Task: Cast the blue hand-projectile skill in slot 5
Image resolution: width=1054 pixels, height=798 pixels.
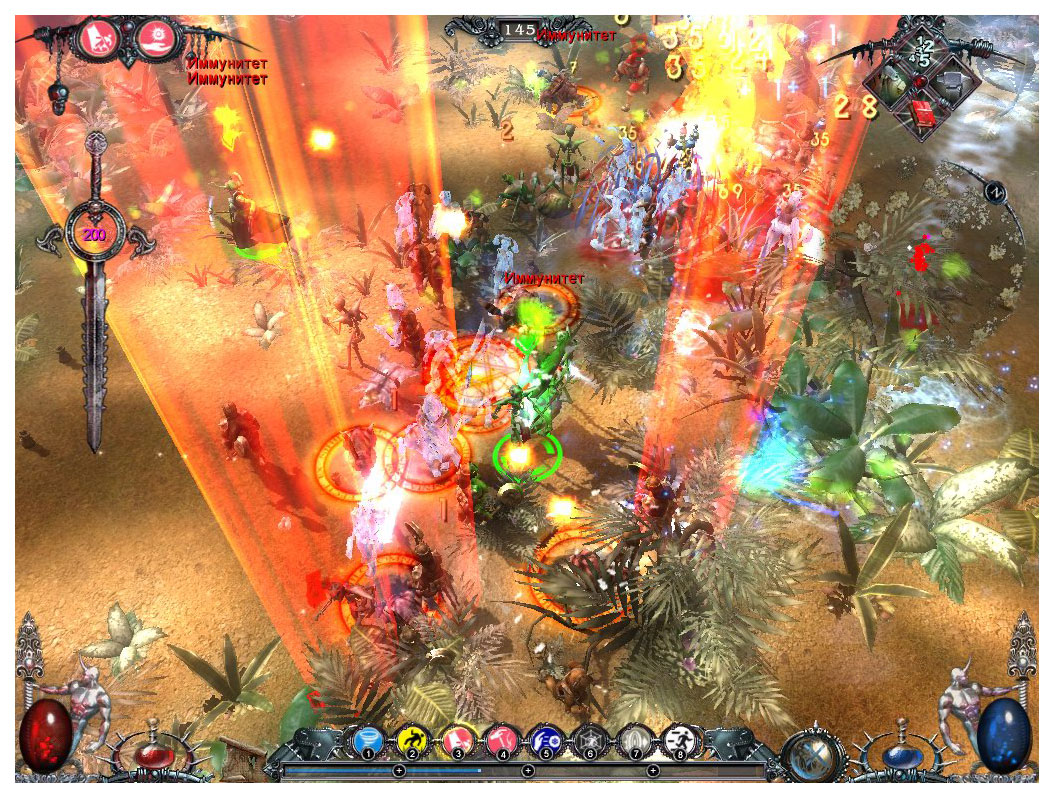Action: [x=545, y=741]
